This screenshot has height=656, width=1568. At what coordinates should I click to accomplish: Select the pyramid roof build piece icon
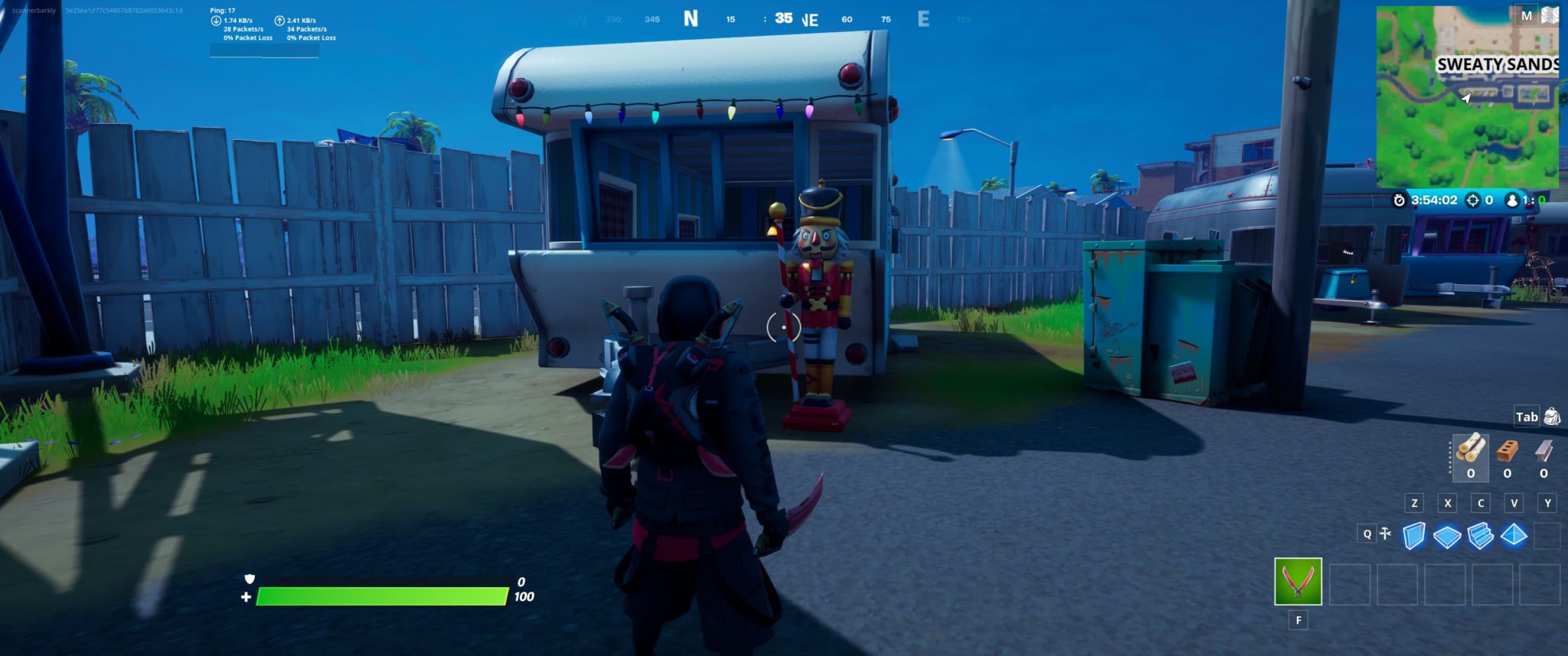coord(1514,536)
